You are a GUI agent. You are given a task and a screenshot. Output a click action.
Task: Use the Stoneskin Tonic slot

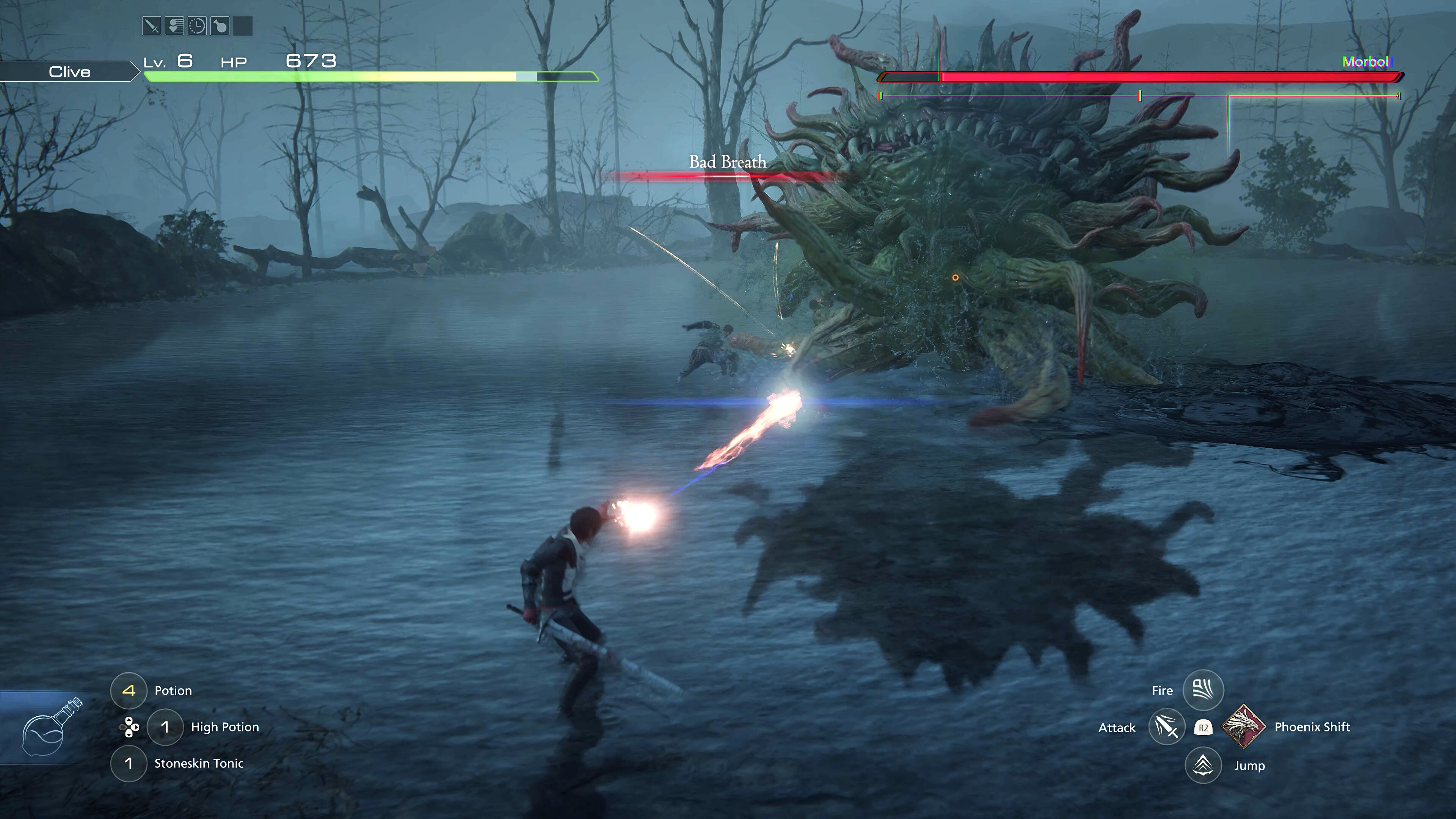pyautogui.click(x=129, y=764)
